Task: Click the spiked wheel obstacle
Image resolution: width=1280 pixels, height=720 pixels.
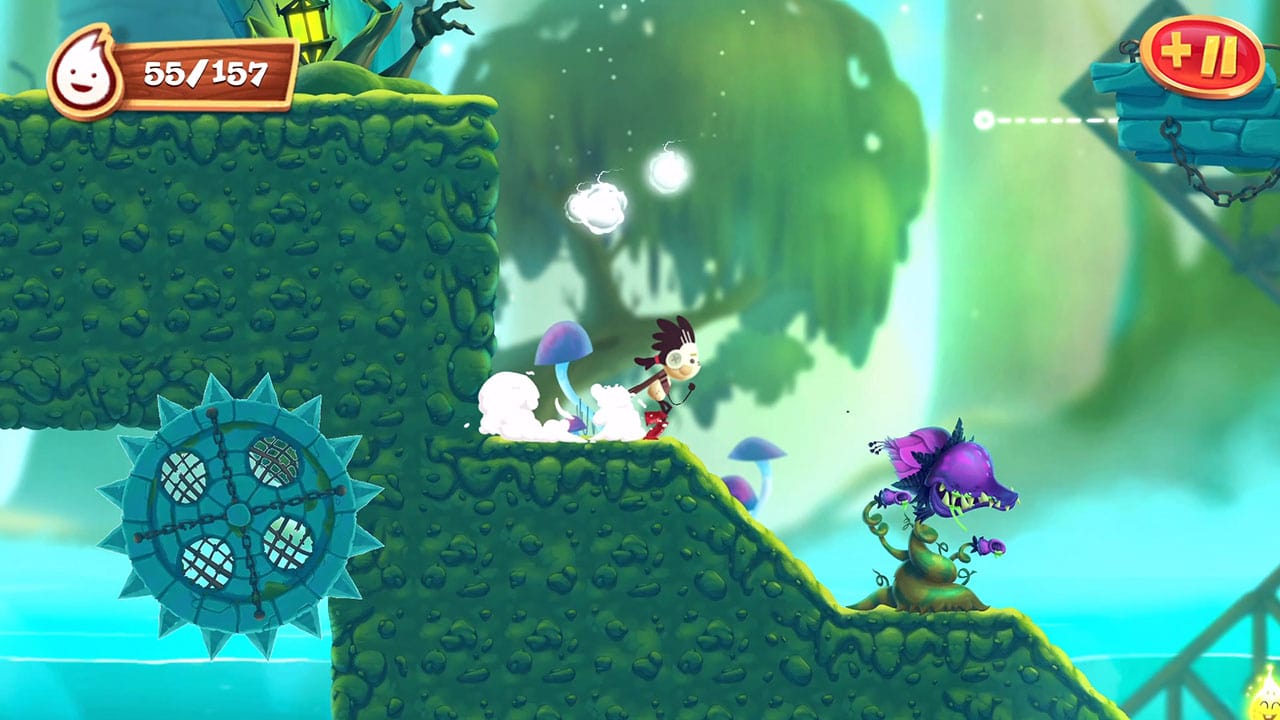Action: (x=238, y=510)
